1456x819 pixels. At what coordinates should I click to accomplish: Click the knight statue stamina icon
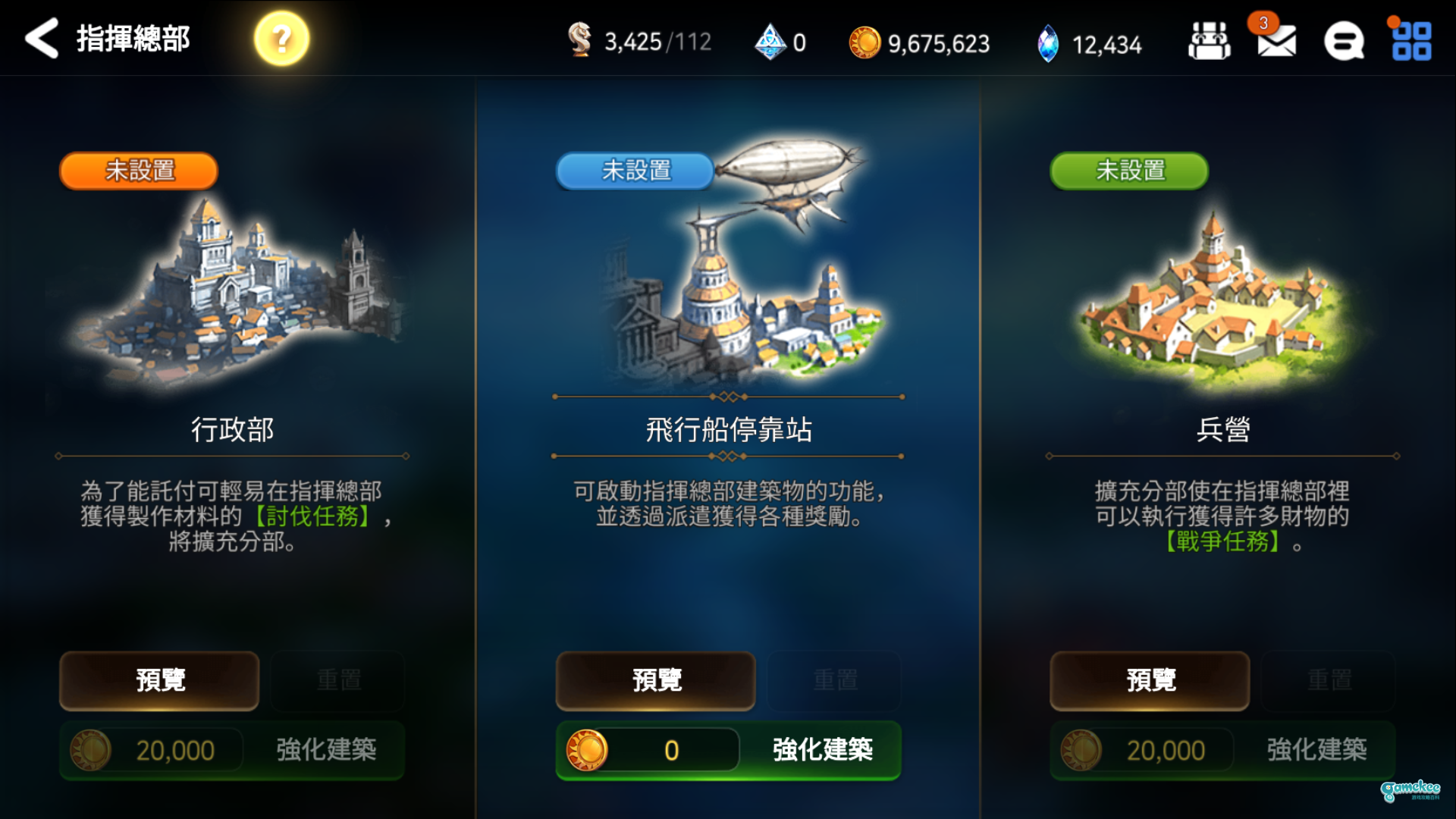coord(581,42)
